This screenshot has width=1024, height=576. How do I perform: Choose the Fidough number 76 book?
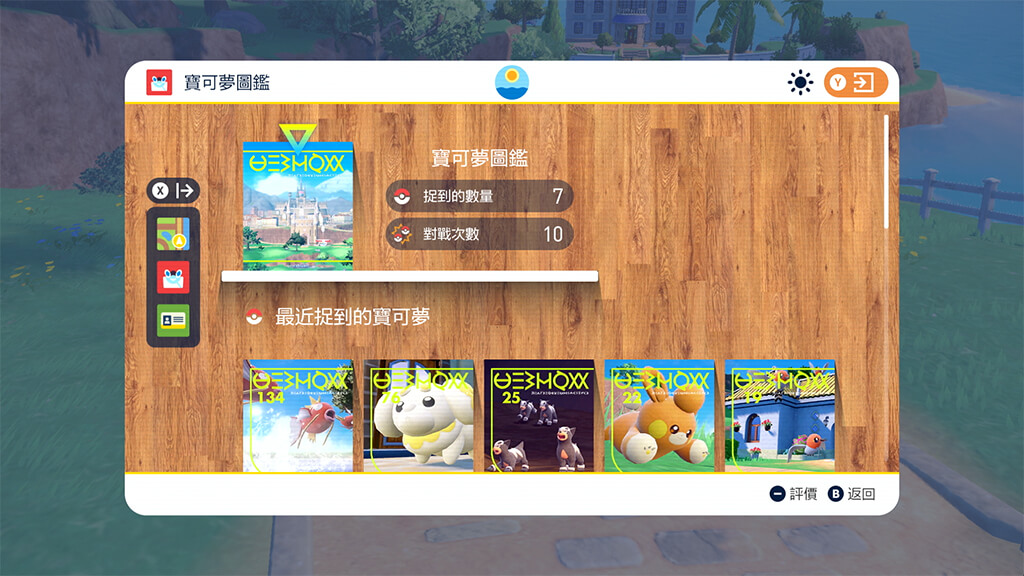coord(419,416)
